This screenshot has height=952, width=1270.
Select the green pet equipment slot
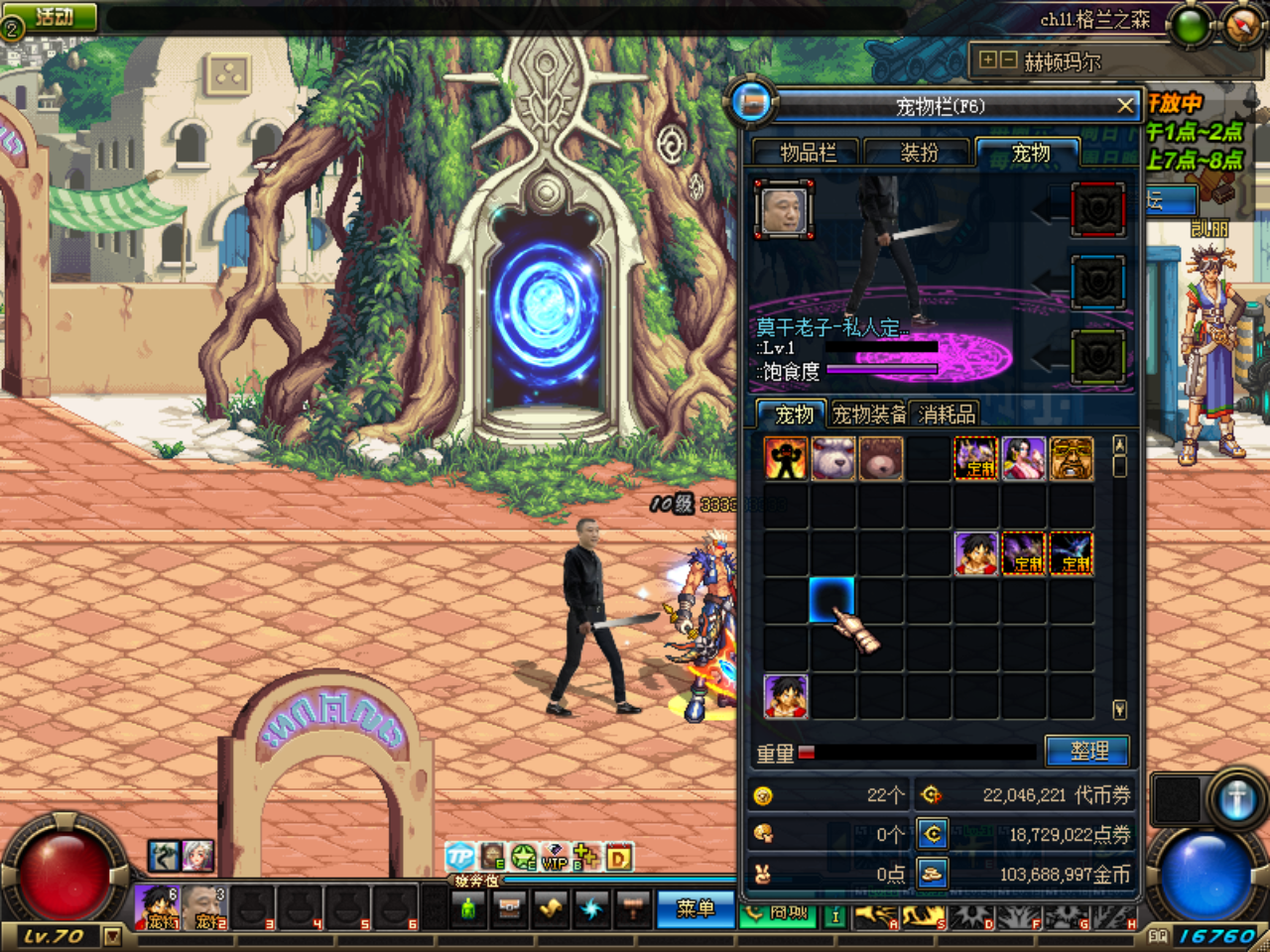(x=1097, y=355)
